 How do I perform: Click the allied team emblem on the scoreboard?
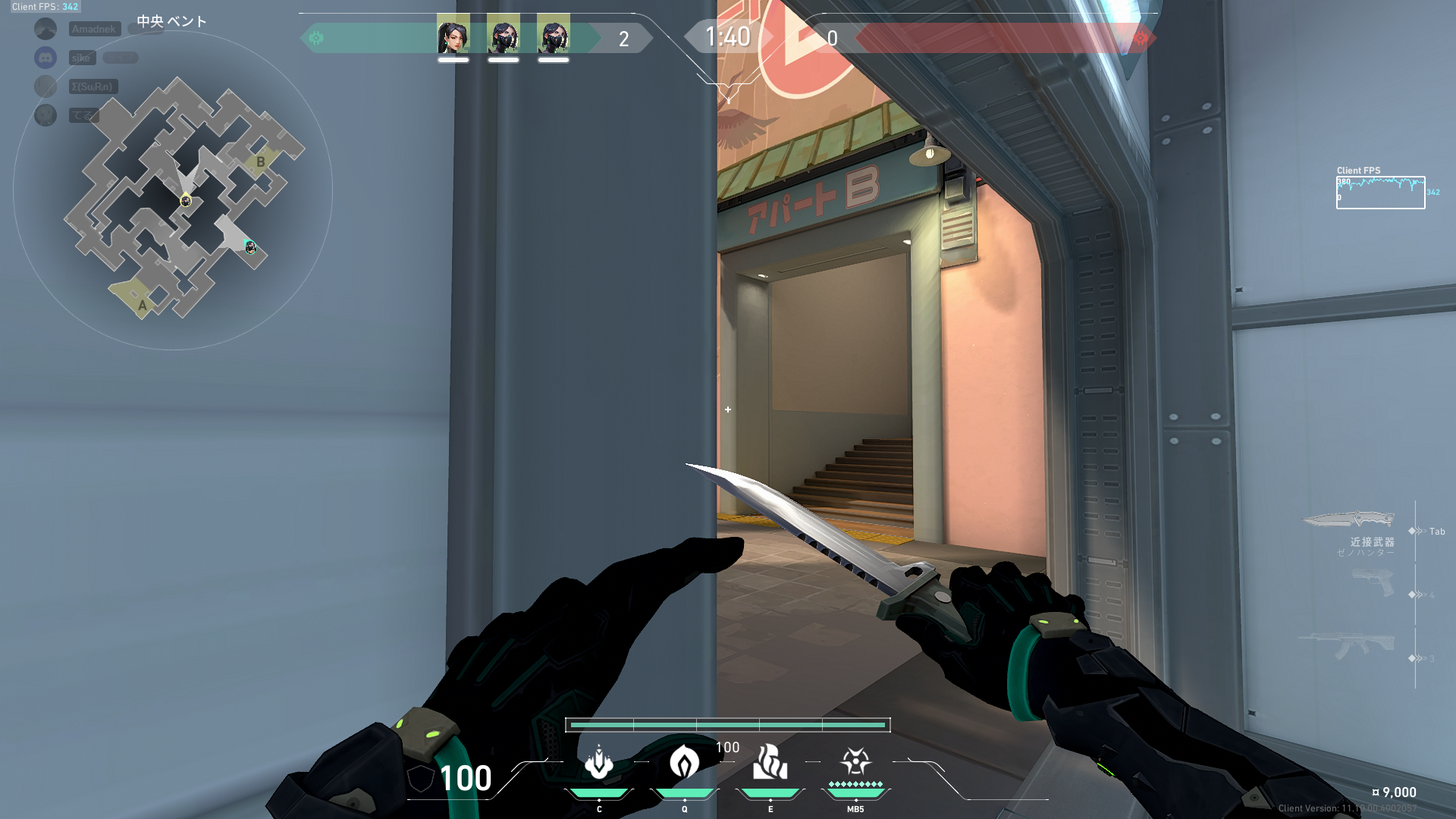(x=318, y=36)
